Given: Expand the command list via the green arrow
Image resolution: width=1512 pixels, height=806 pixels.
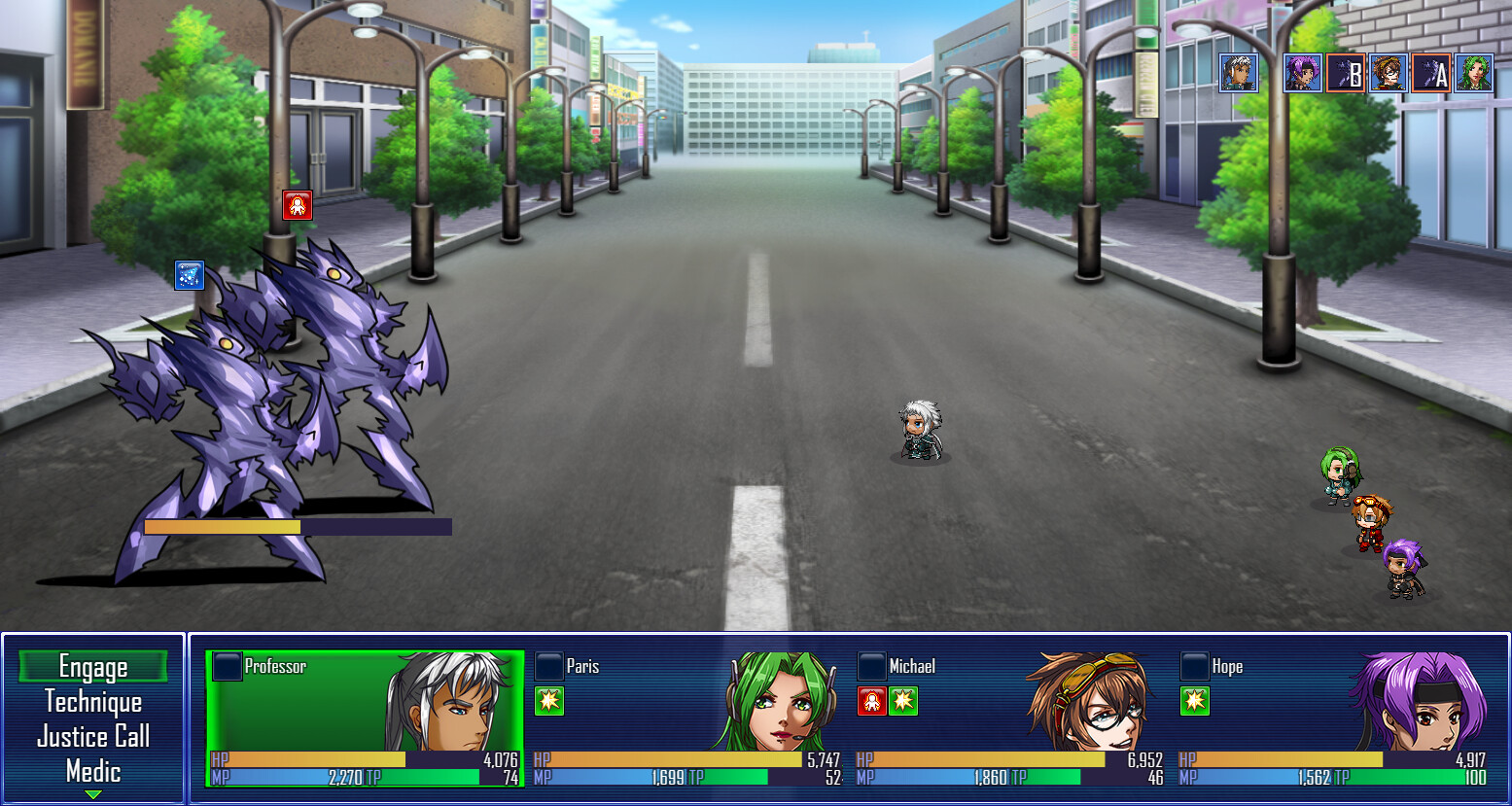Looking at the screenshot, I should click(x=93, y=795).
